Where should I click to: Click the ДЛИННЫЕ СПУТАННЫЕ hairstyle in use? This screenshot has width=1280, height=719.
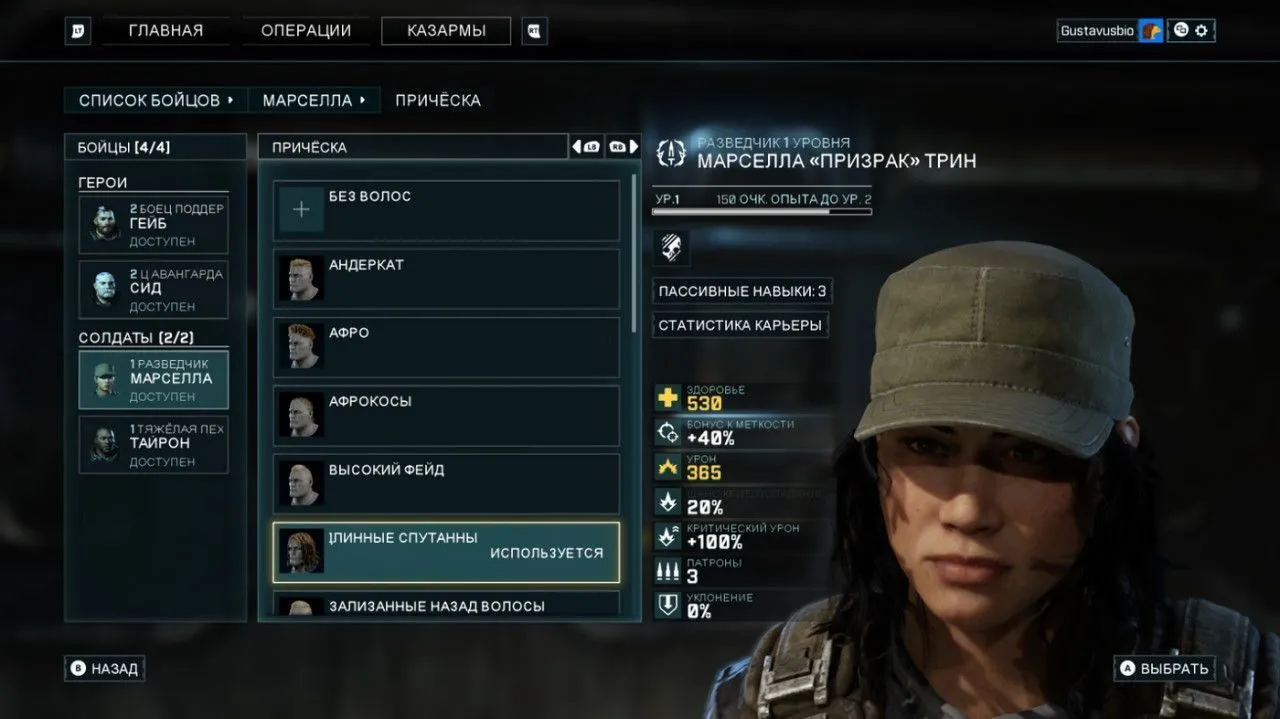point(446,552)
